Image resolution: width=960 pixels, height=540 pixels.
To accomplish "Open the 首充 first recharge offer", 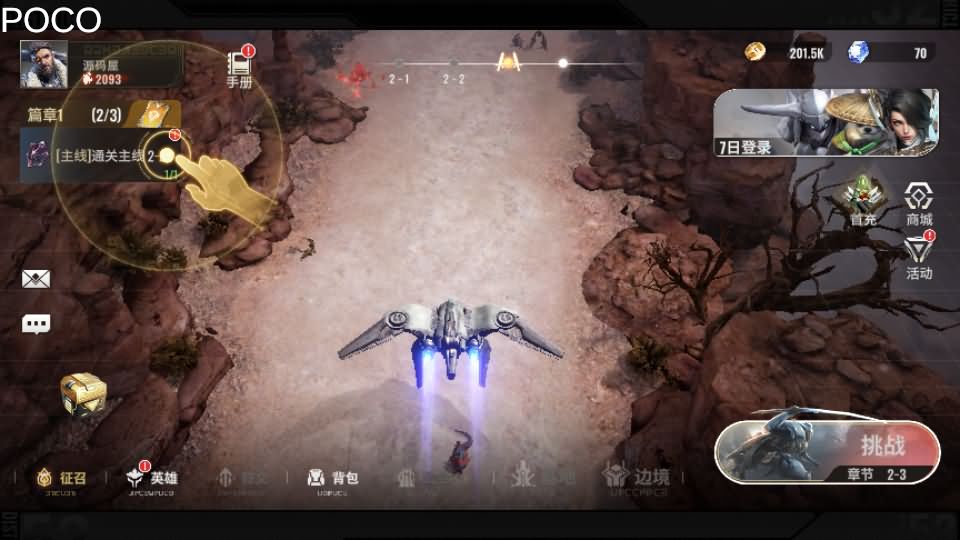I will click(863, 201).
